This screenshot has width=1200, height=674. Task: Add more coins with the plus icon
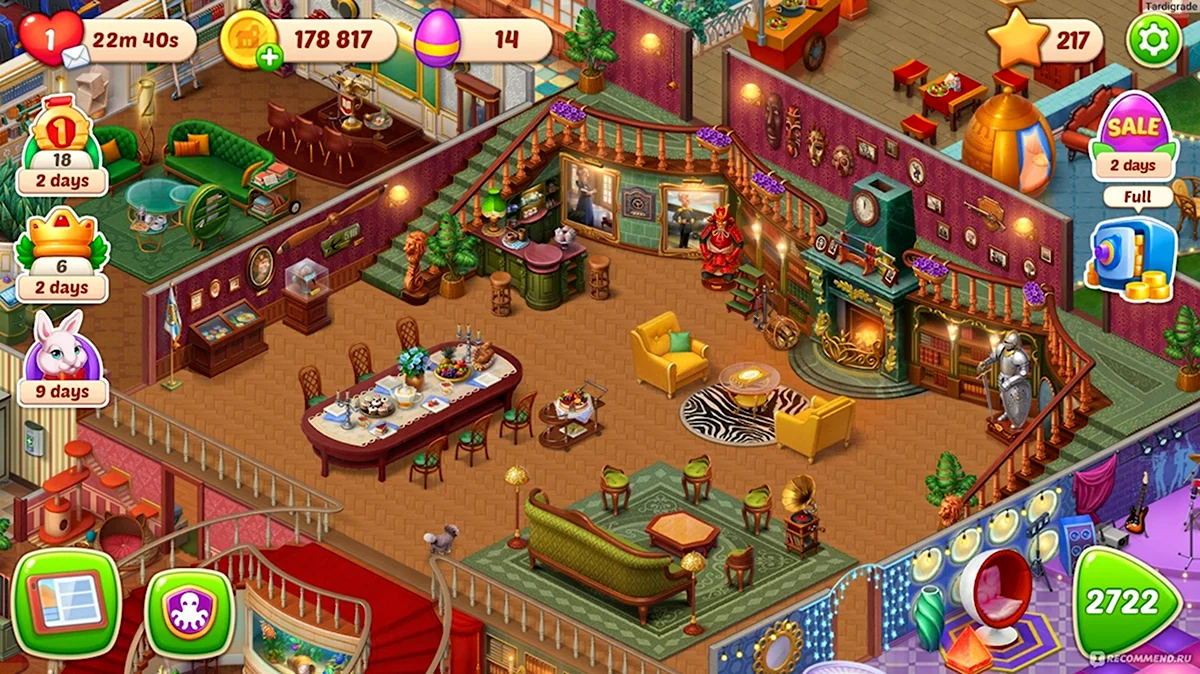point(269,58)
